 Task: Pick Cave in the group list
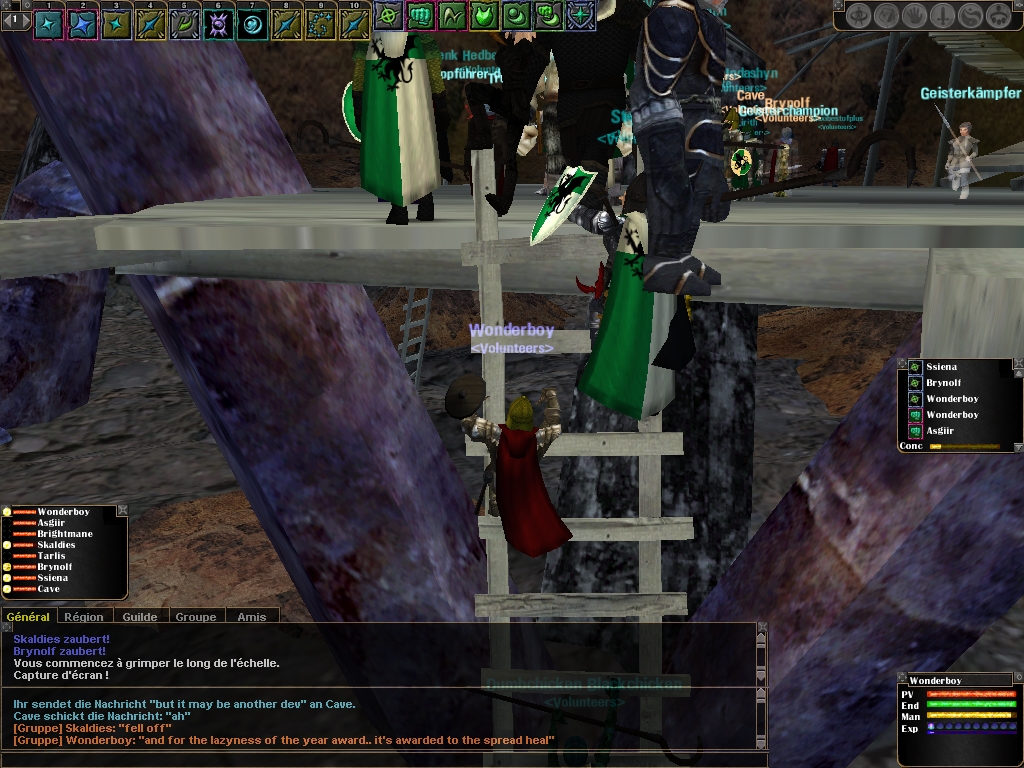tap(48, 589)
